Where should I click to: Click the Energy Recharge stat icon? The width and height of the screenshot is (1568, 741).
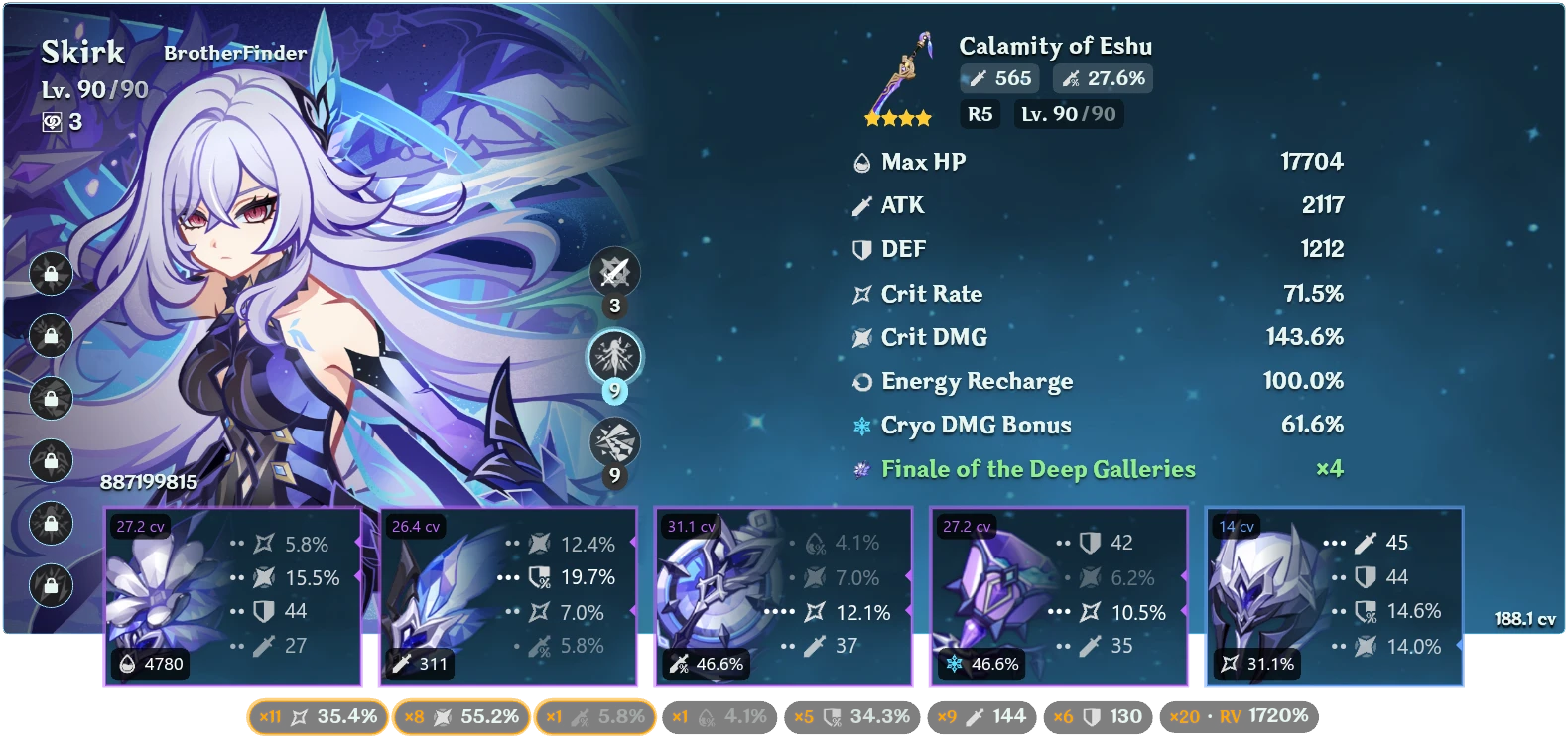point(861,381)
